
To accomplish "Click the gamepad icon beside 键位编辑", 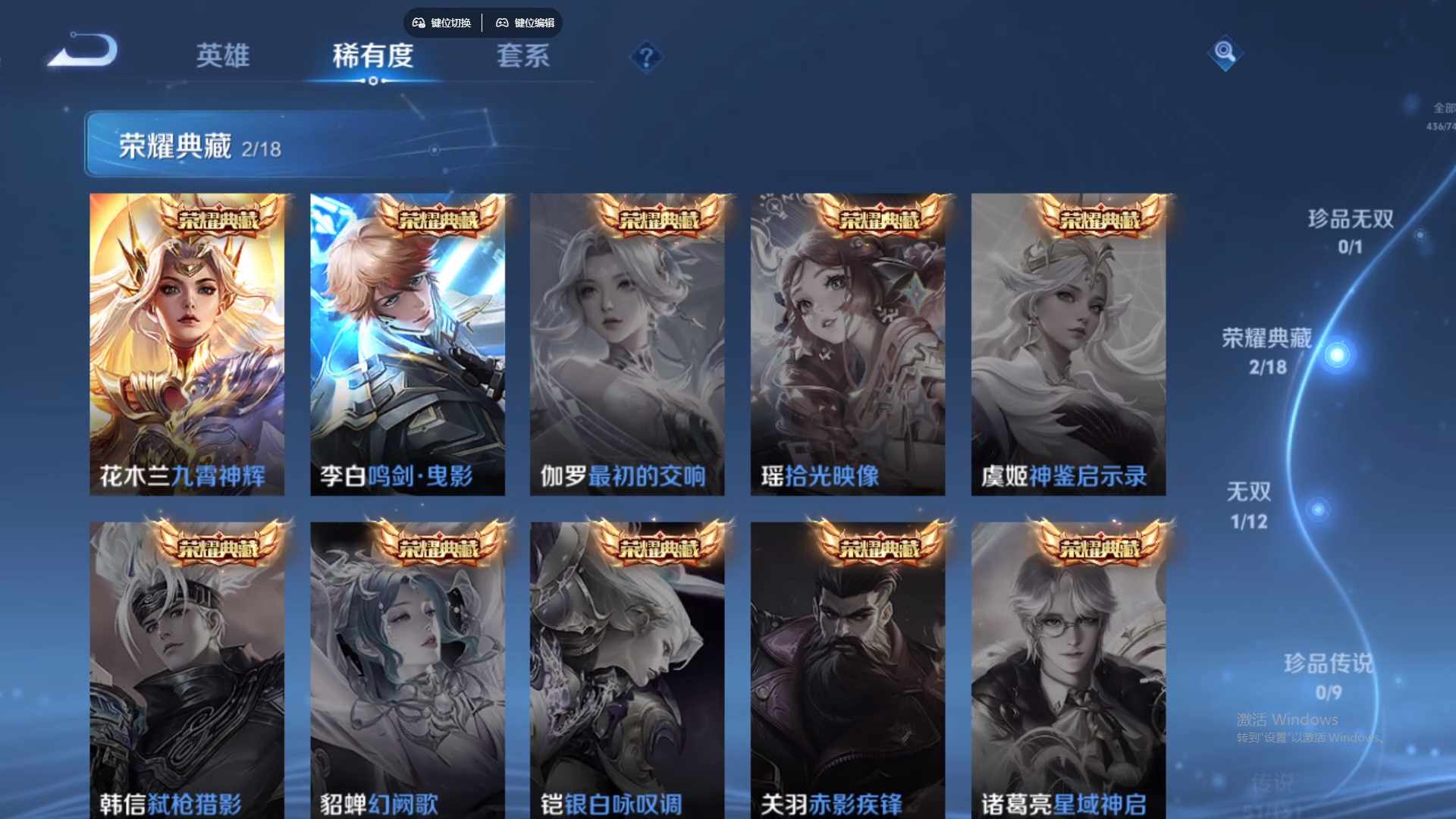I will pos(502,23).
